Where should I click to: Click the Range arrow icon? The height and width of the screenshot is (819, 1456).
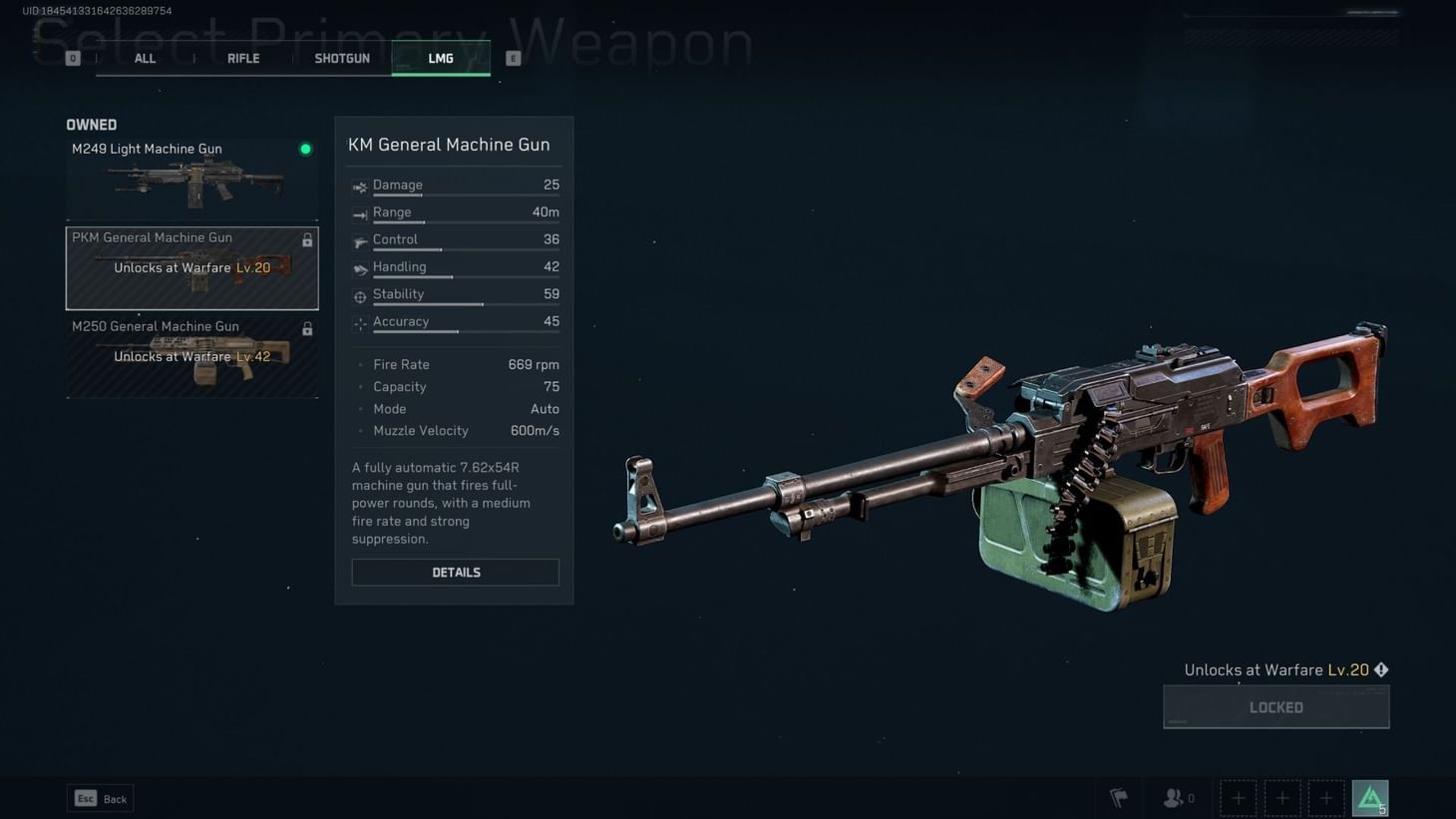click(x=359, y=212)
